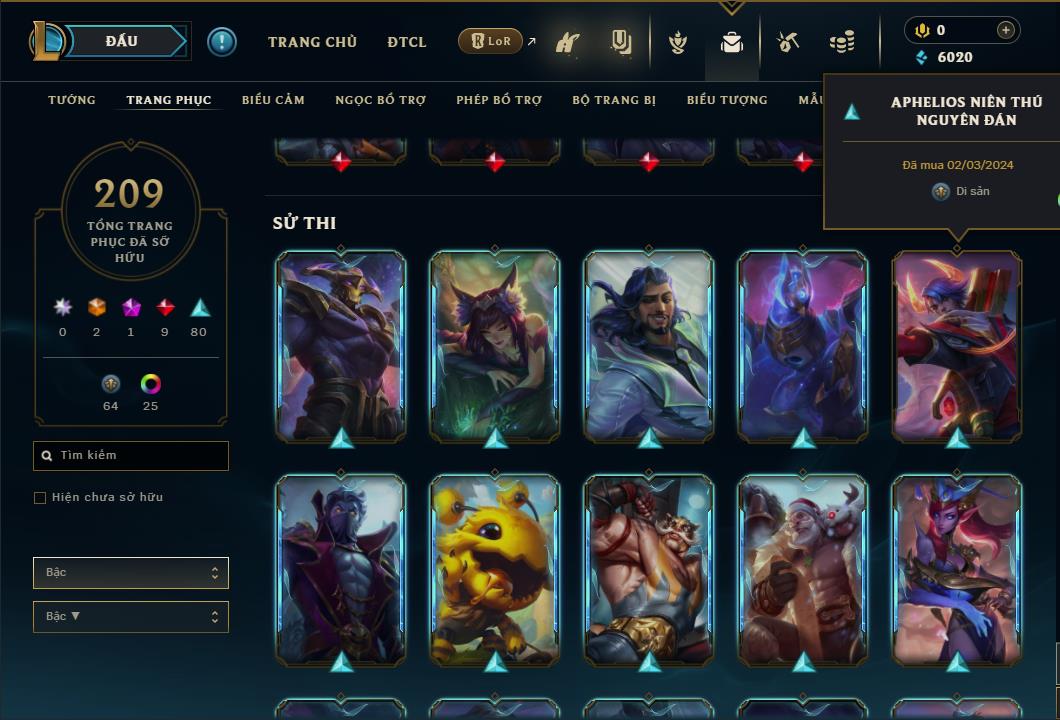The image size is (1060, 720).
Task: Open the BIỂU TƯỢNG tab
Action: pos(727,100)
